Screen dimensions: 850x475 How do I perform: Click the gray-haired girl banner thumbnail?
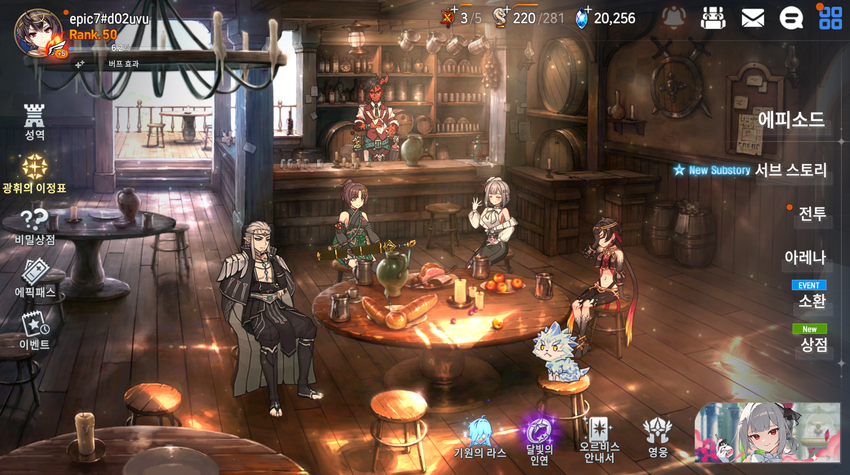point(767,432)
